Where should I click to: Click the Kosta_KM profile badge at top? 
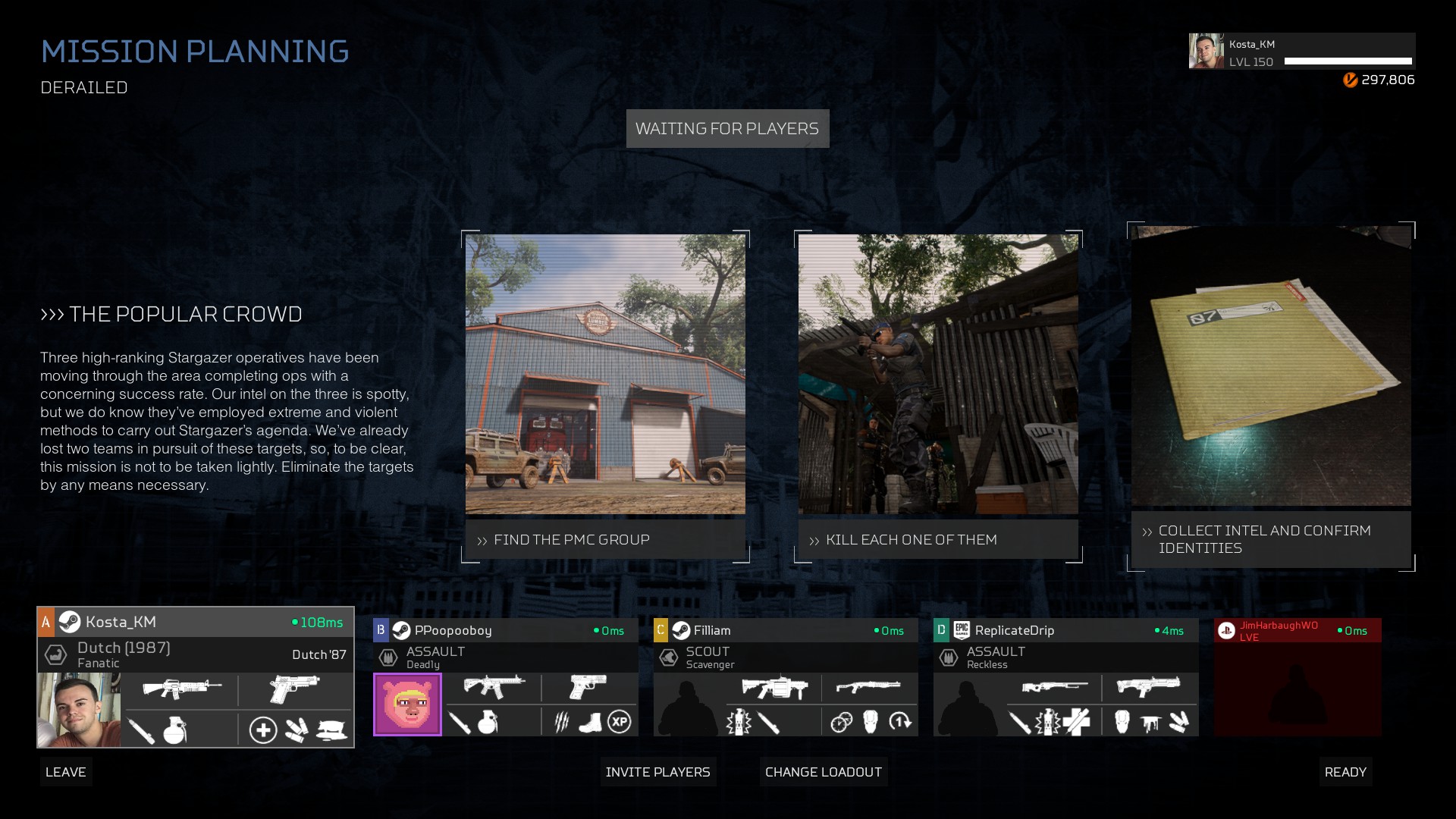tap(1301, 52)
